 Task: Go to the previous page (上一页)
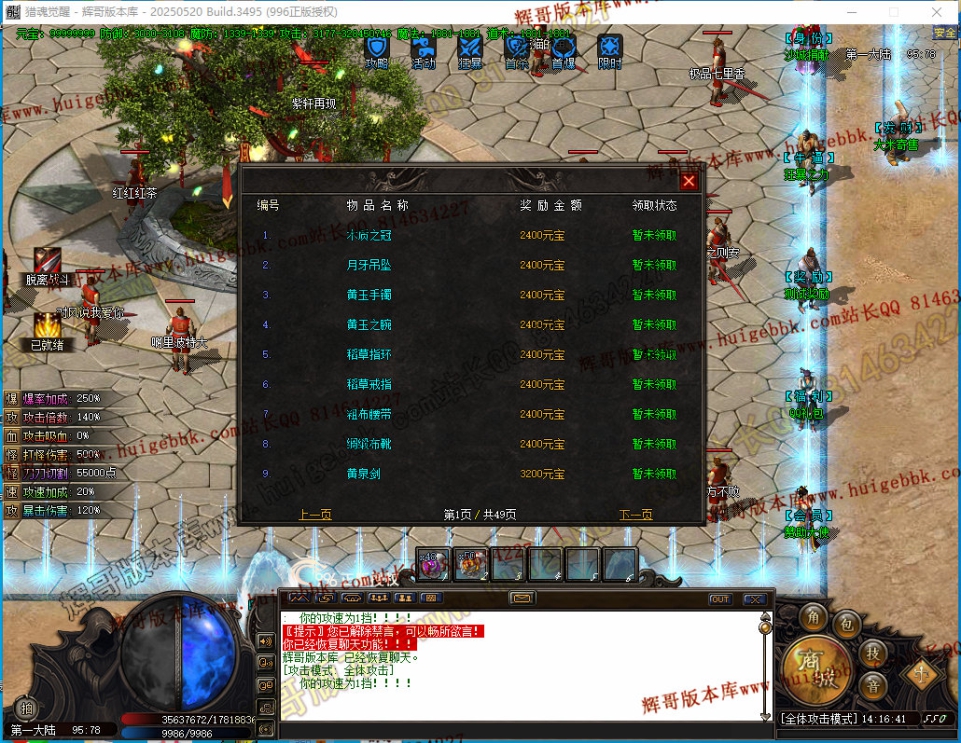[315, 514]
